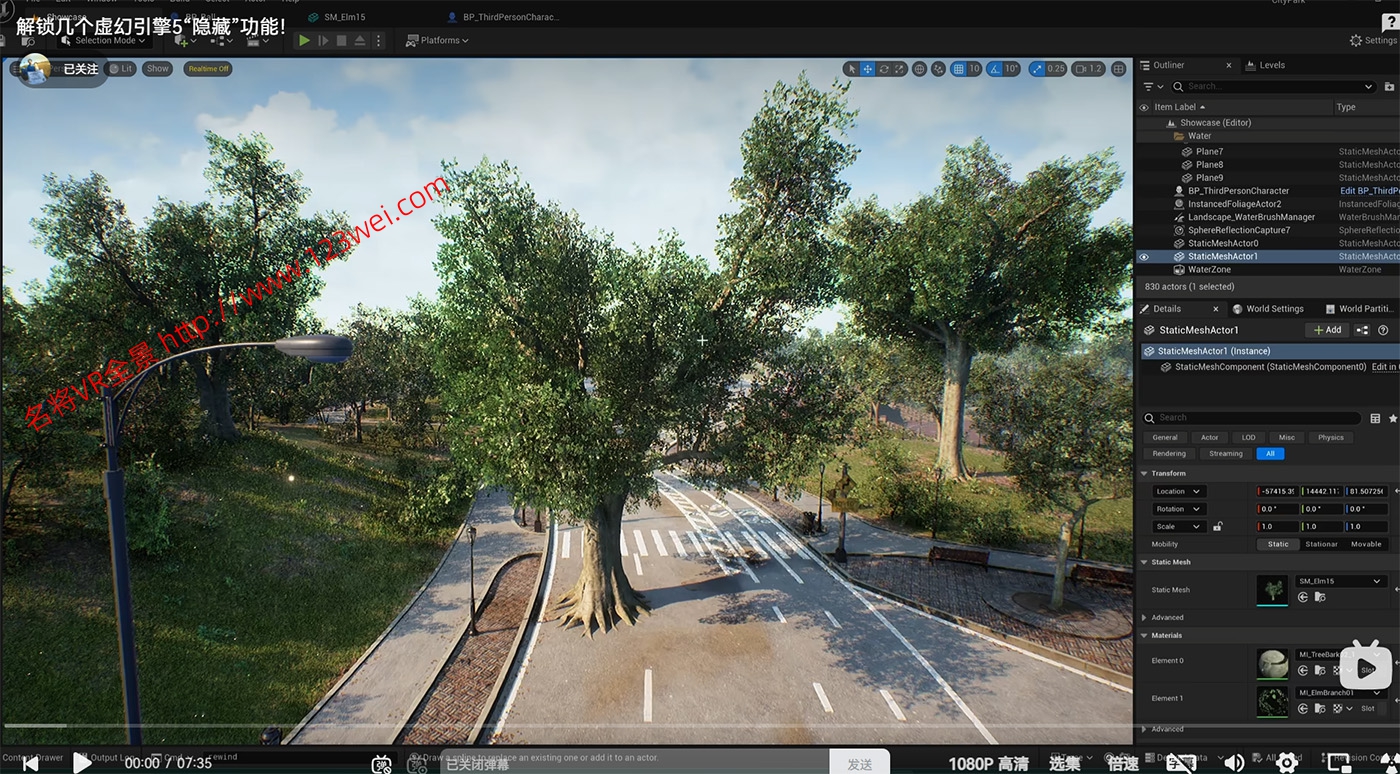Select BP_ThirdPersonCharacter in the Outliner
The width and height of the screenshot is (1400, 774).
(1238, 191)
